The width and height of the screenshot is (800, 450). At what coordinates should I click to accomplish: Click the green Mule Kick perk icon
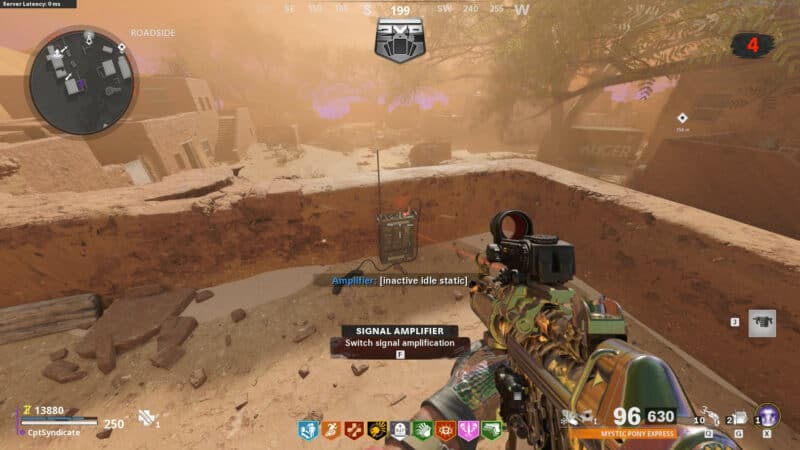click(491, 430)
